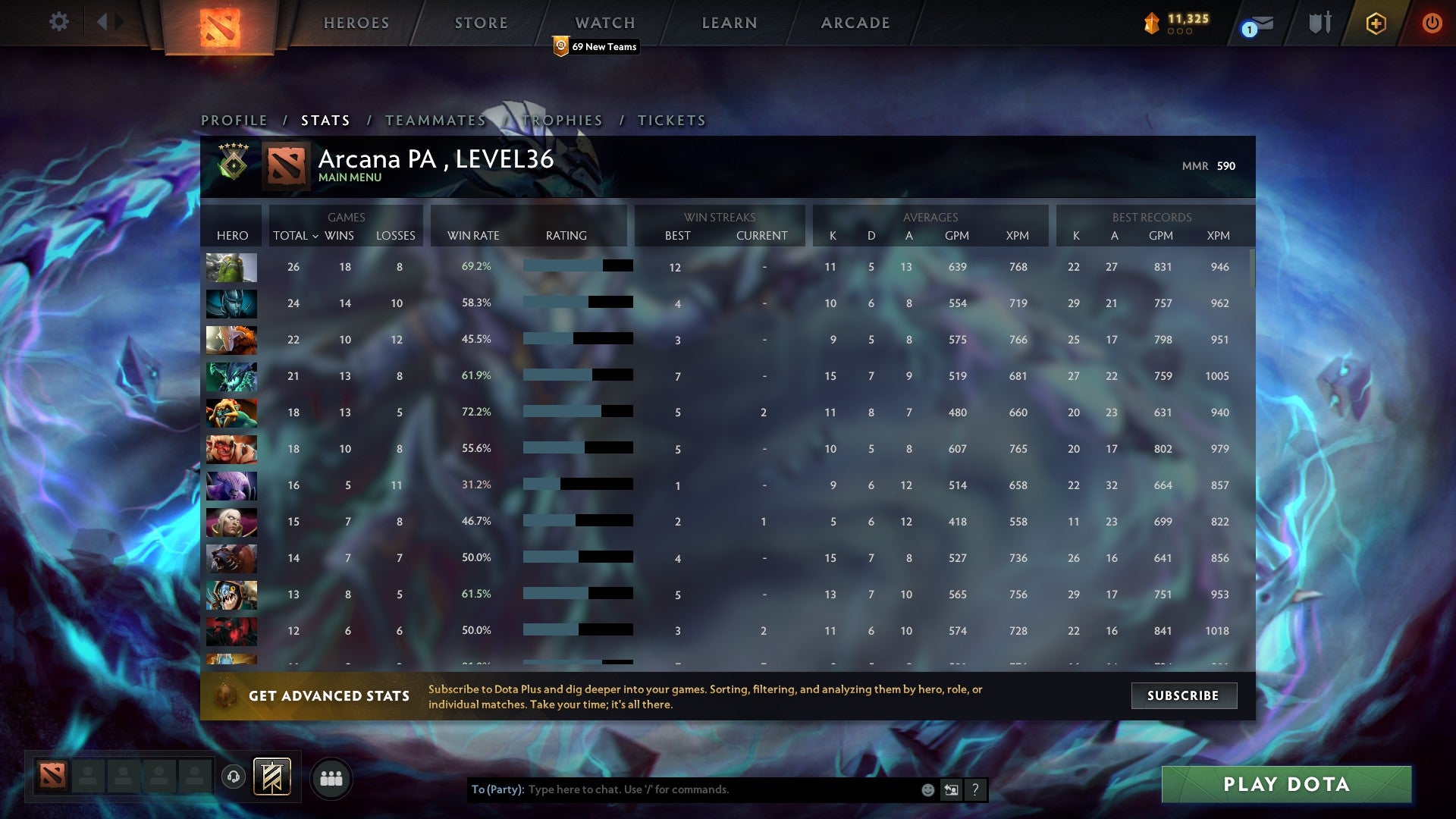
Task: Switch to the Teammates tab
Action: point(435,120)
